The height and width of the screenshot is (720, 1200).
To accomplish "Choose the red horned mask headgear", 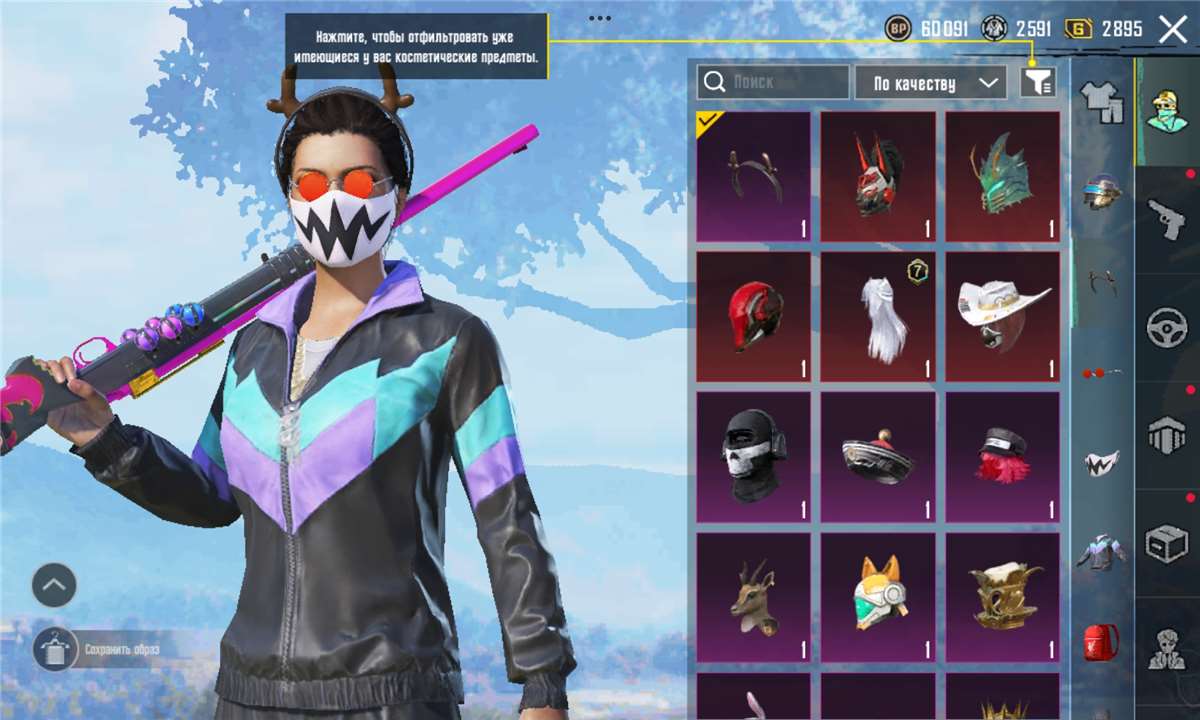I will pyautogui.click(x=878, y=176).
